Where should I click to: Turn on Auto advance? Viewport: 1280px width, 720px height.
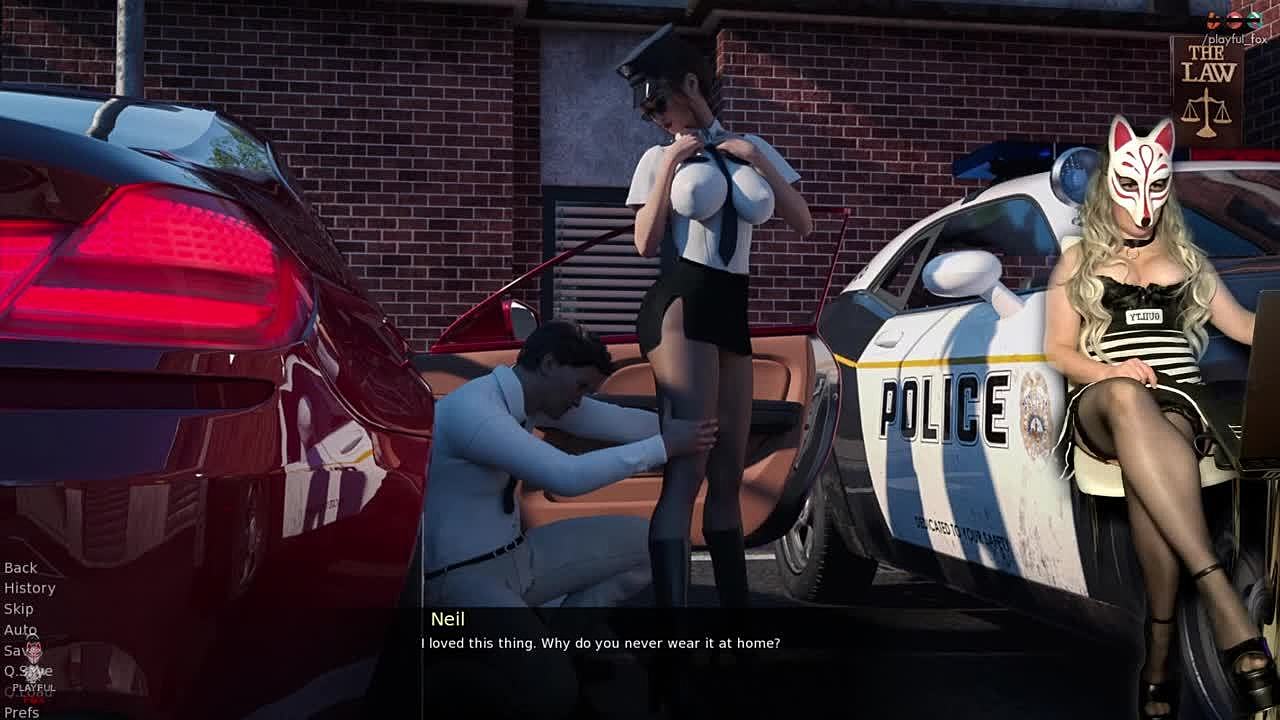(x=20, y=630)
